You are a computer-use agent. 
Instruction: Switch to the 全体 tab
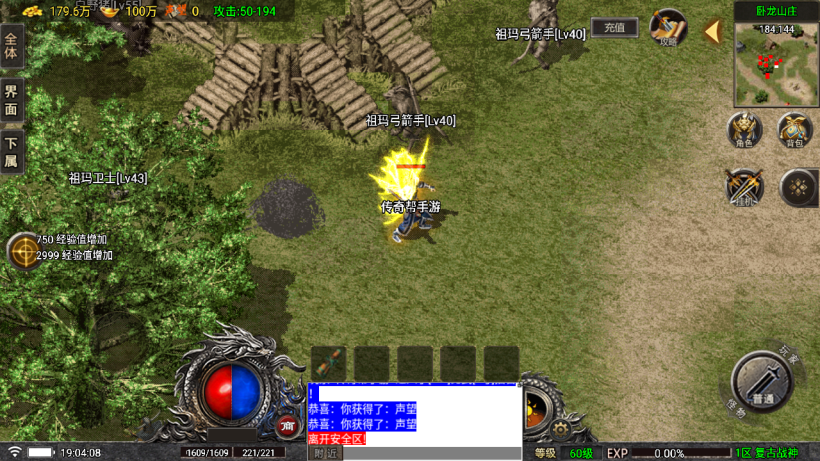[11, 49]
